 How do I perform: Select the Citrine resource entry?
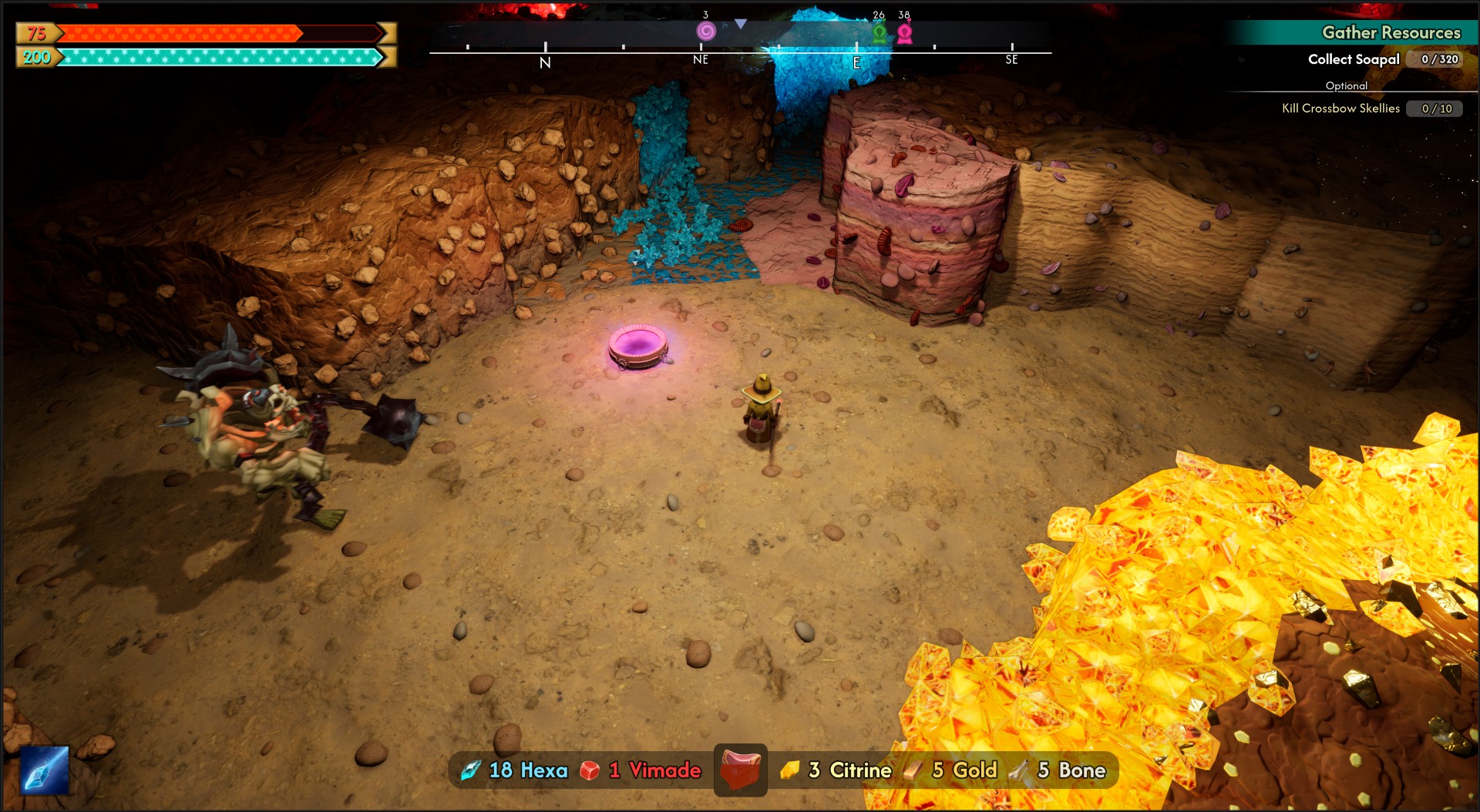point(836,770)
